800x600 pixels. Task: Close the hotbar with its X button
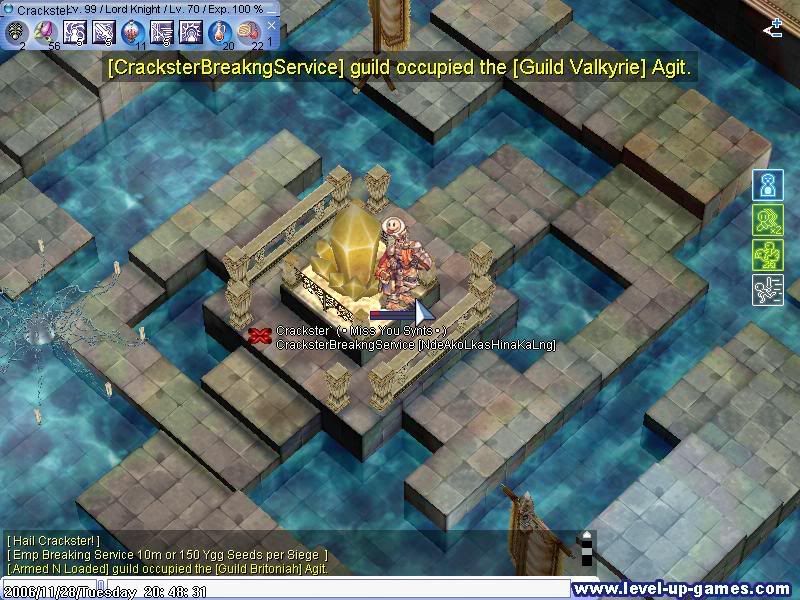[271, 25]
